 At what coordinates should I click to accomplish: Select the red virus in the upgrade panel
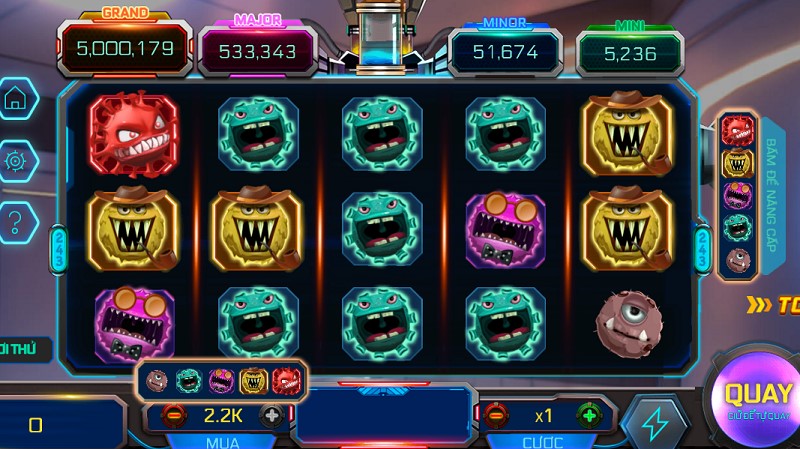[x=738, y=130]
